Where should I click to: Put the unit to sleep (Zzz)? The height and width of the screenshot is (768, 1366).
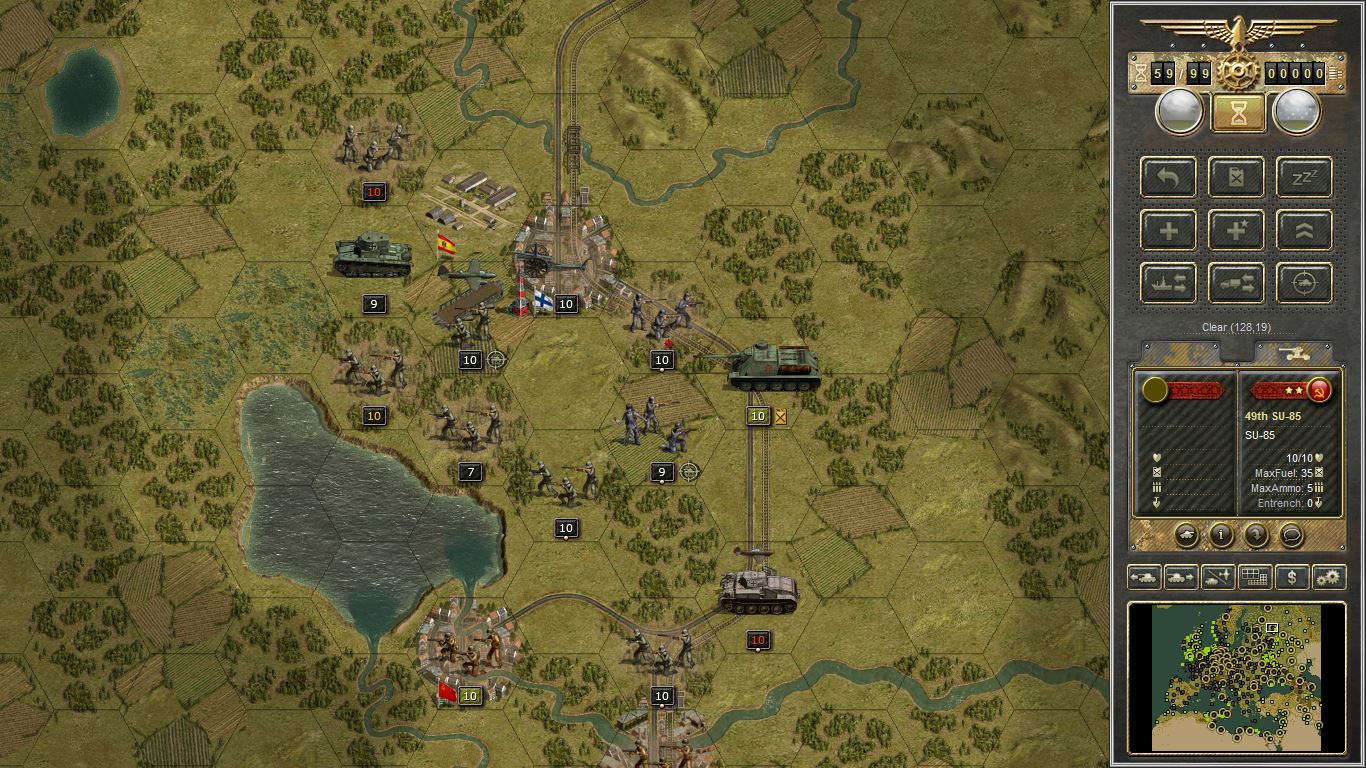tap(1304, 178)
